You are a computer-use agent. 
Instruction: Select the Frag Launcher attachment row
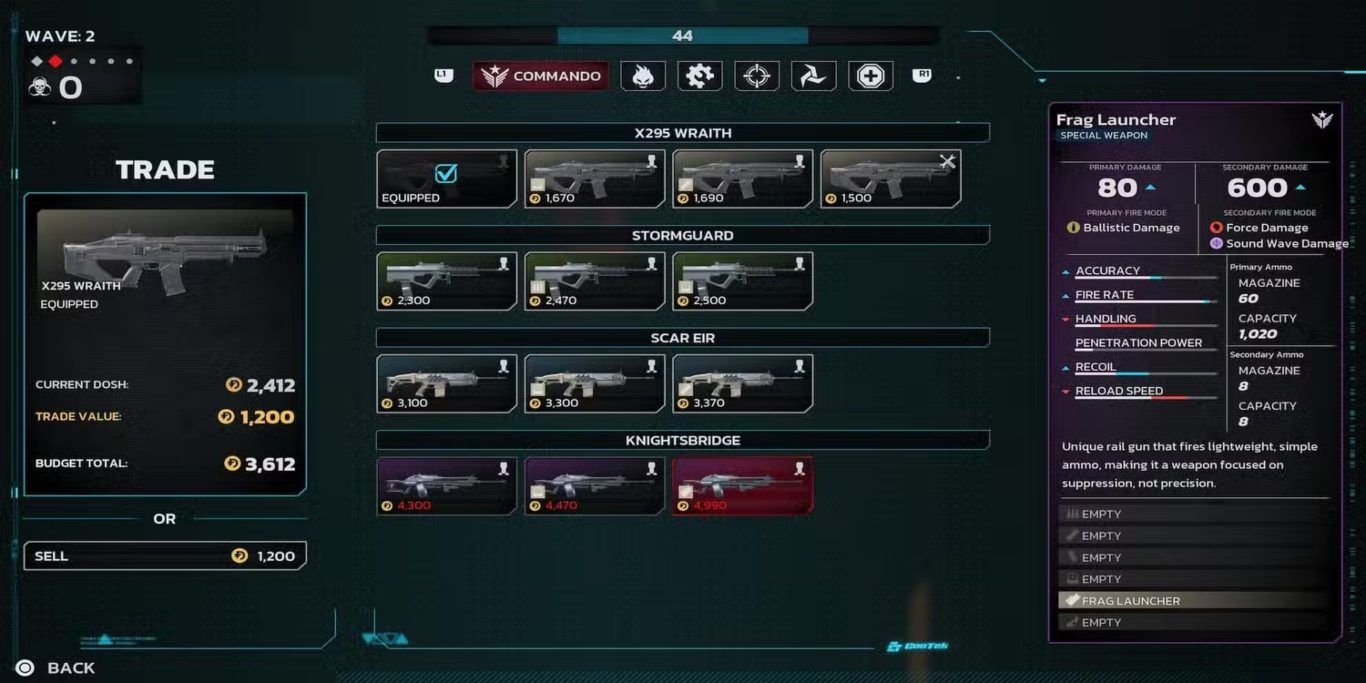click(1193, 601)
